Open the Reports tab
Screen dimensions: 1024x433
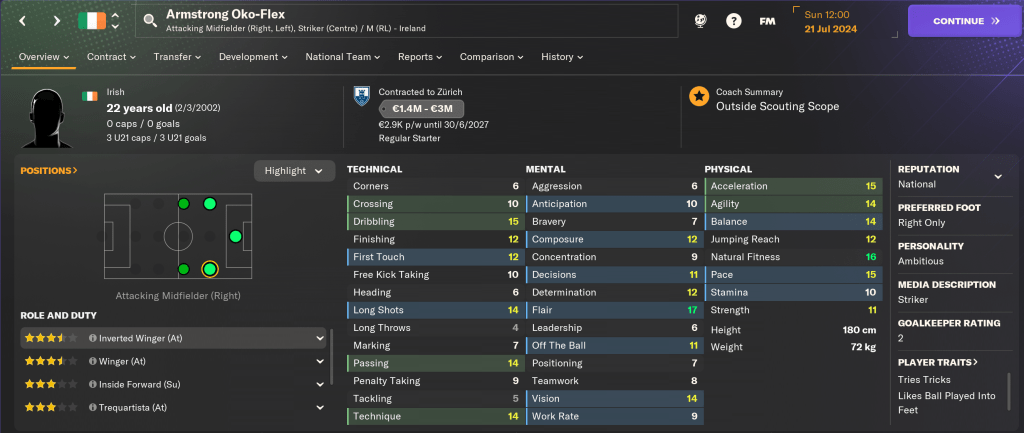pyautogui.click(x=420, y=57)
